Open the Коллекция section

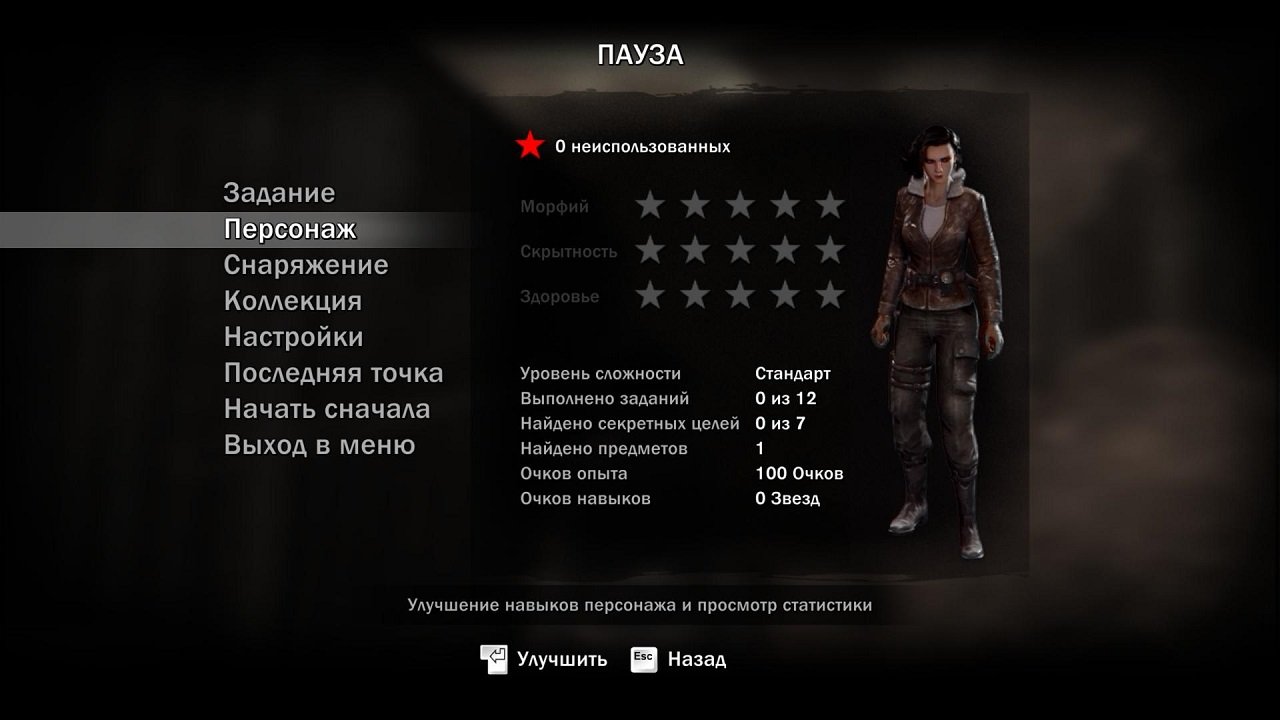(294, 301)
